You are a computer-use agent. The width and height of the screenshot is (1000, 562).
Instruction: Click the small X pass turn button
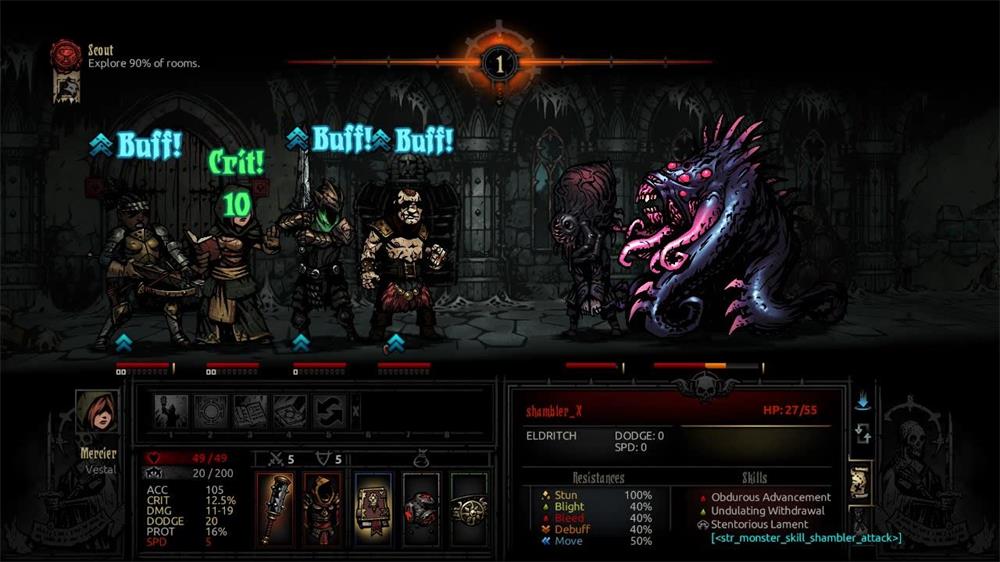356,410
